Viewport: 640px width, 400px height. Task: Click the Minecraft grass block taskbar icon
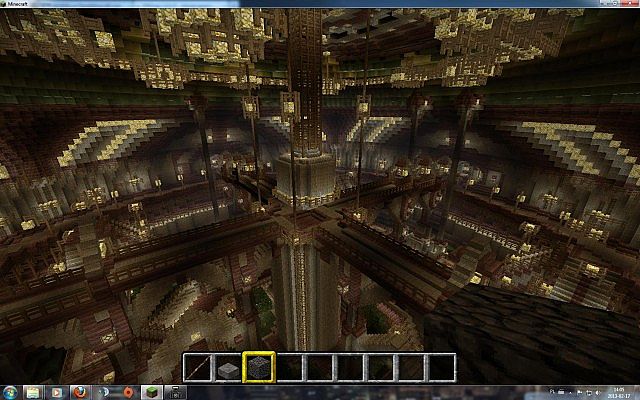(151, 392)
